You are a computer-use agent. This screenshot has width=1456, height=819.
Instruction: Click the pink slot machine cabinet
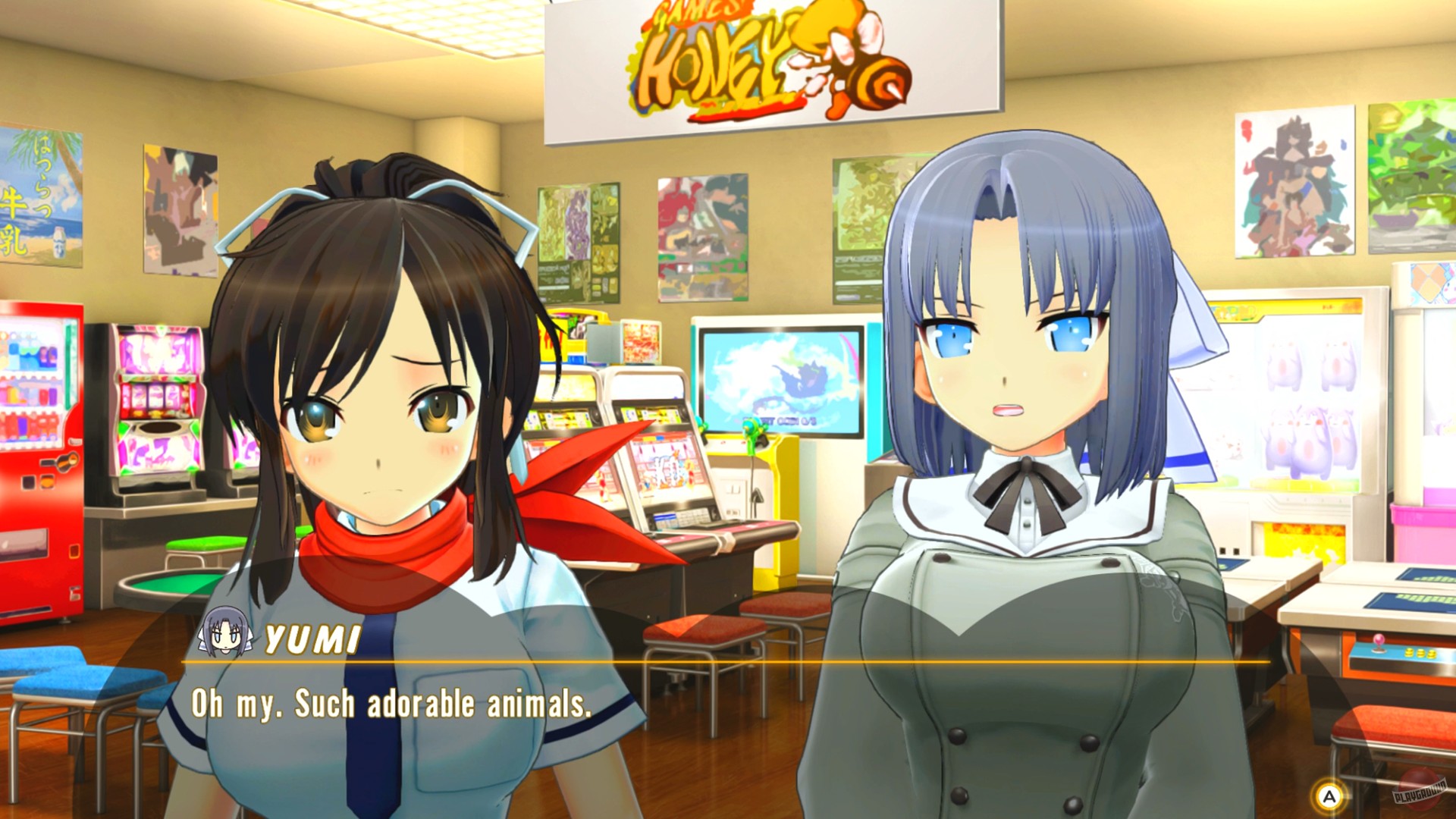pos(159,402)
